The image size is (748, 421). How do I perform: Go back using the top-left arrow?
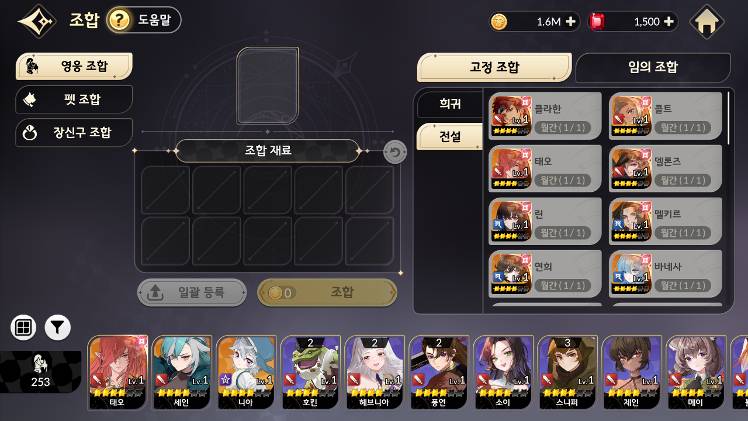35,21
